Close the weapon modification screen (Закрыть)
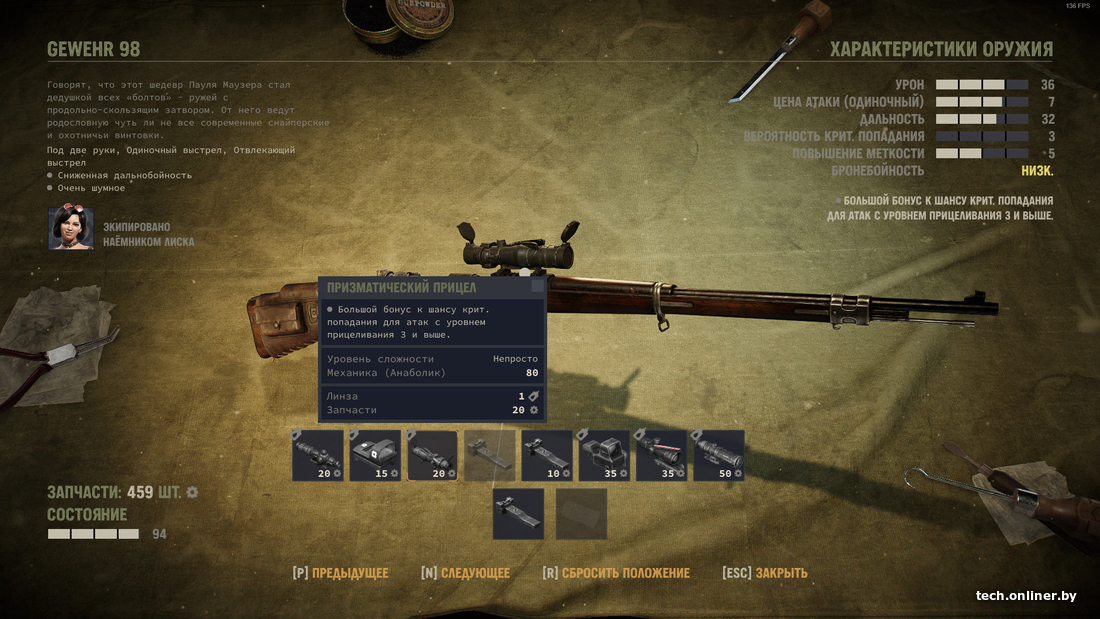The height and width of the screenshot is (619, 1100). 765,573
